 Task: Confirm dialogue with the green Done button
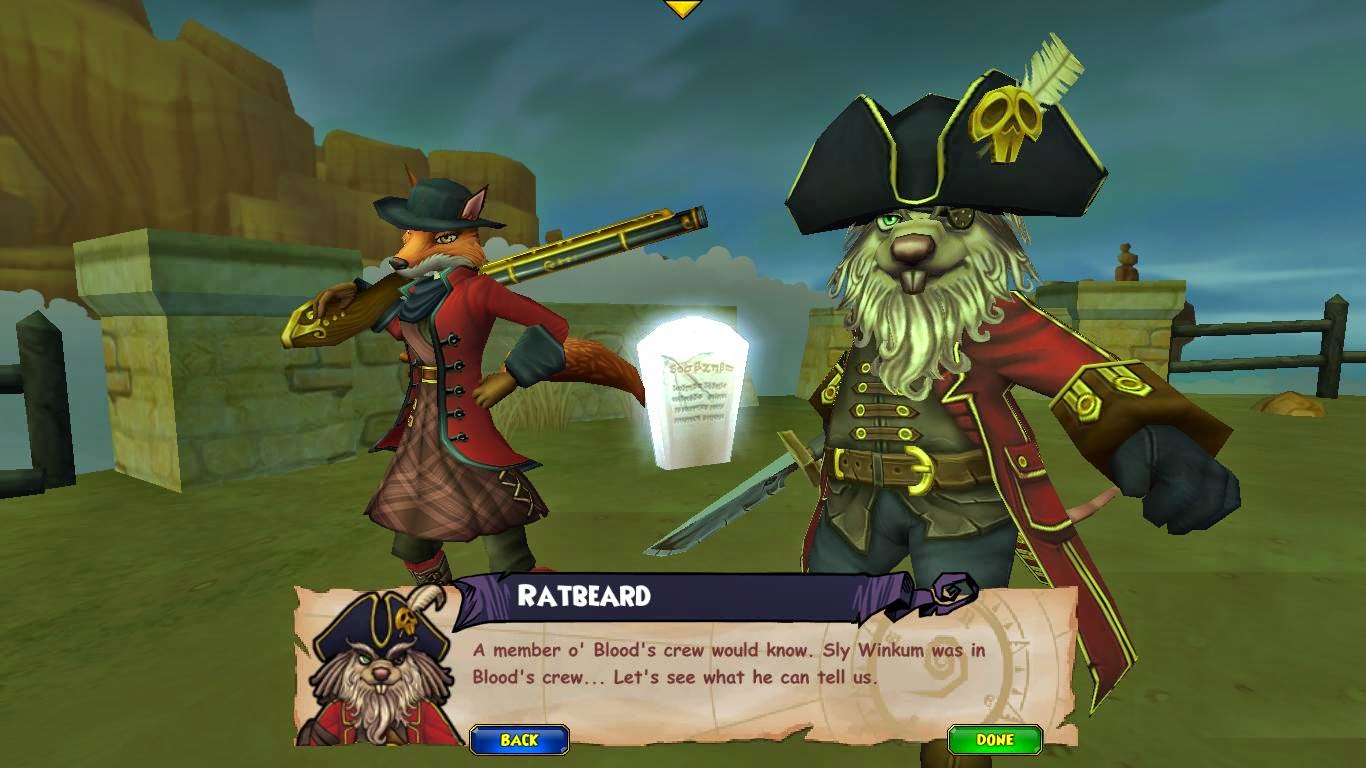click(994, 740)
